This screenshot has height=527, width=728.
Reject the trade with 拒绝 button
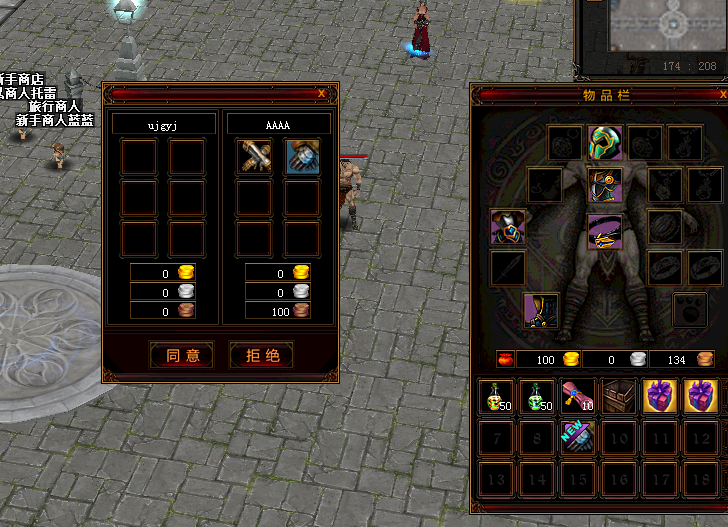pyautogui.click(x=261, y=355)
